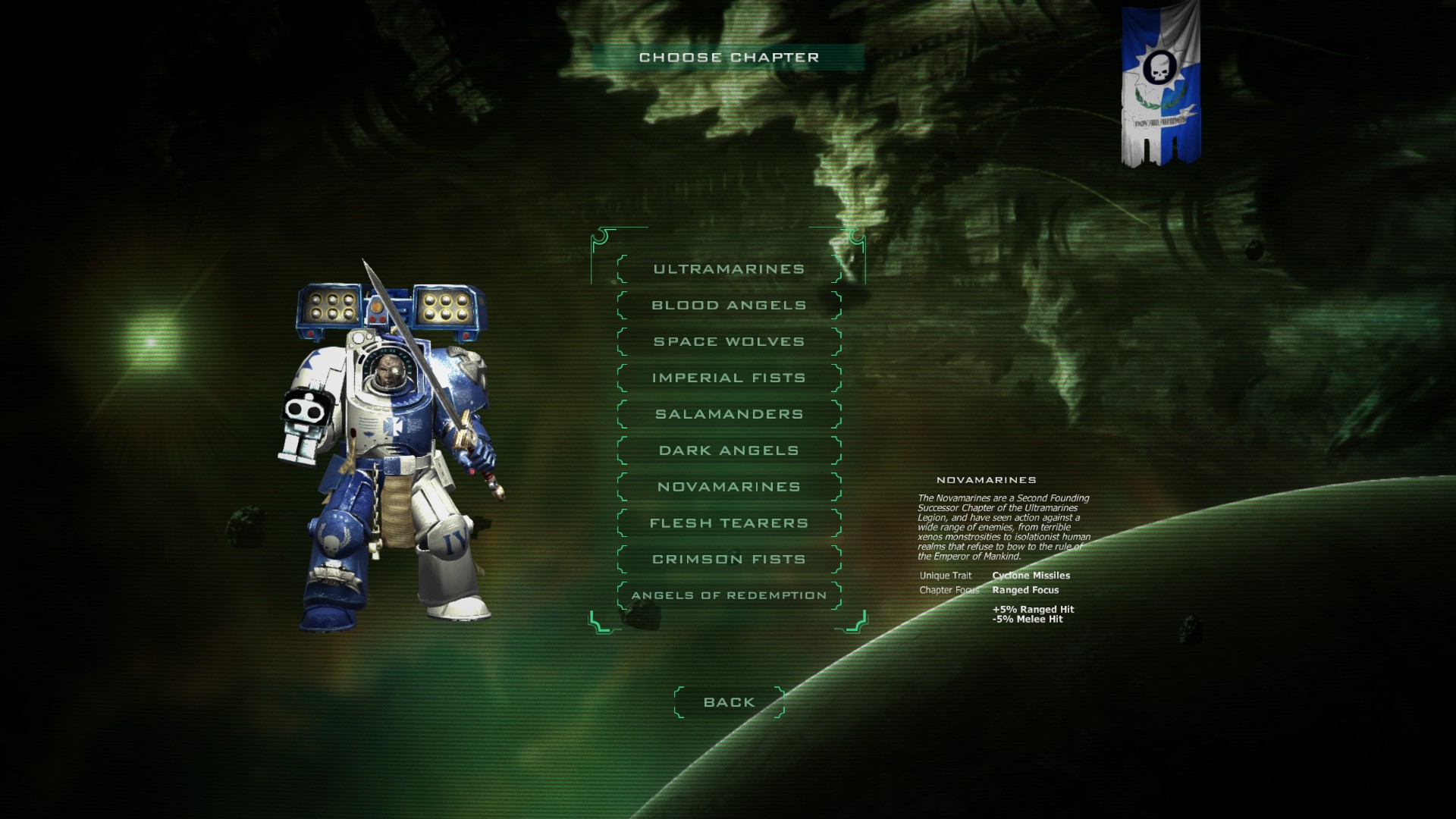
Task: Pick the Flesh Tearers chapter
Action: pyautogui.click(x=728, y=522)
